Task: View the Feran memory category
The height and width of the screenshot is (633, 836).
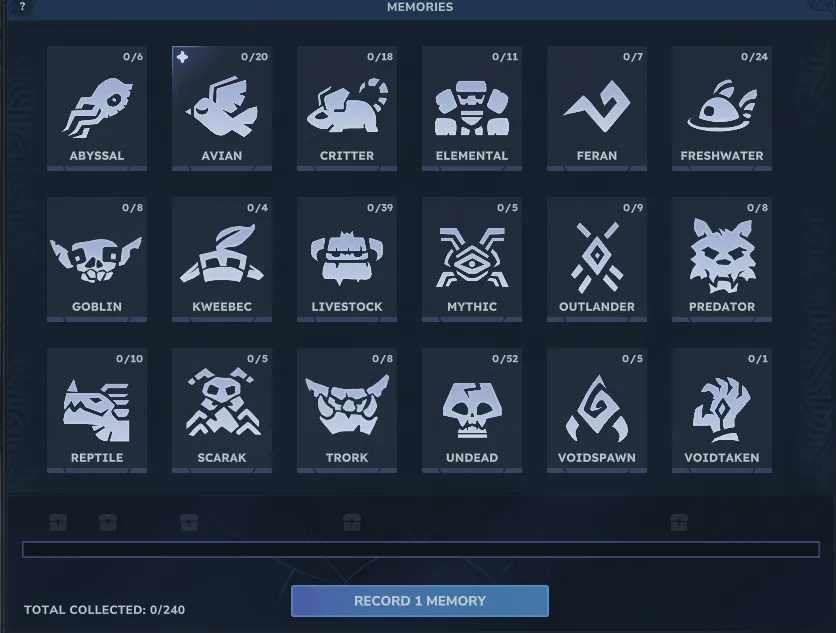Action: (x=597, y=108)
